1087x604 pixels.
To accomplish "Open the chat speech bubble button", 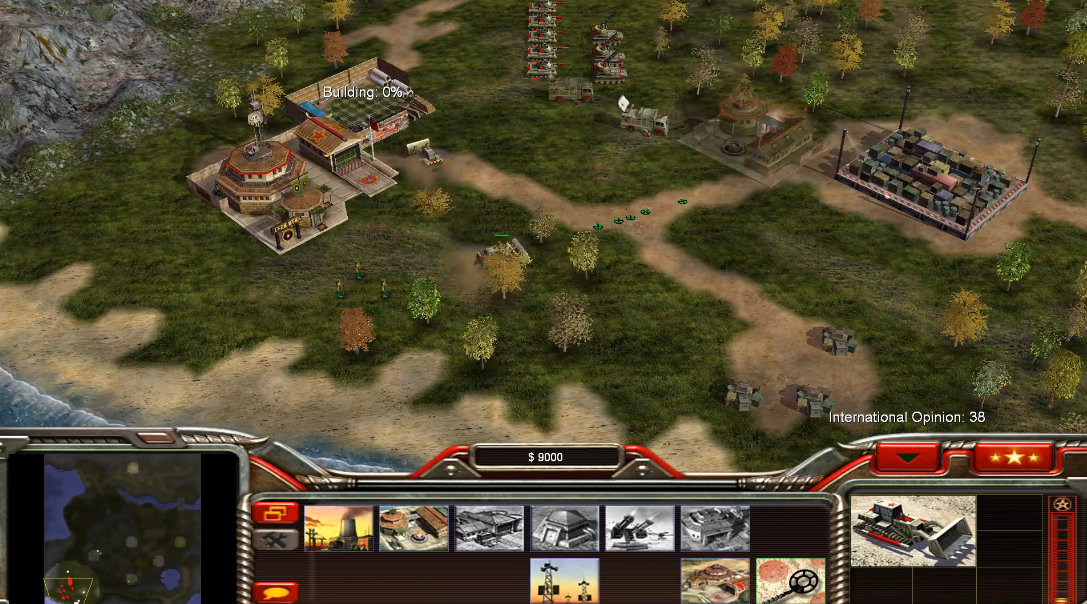I will coord(275,591).
